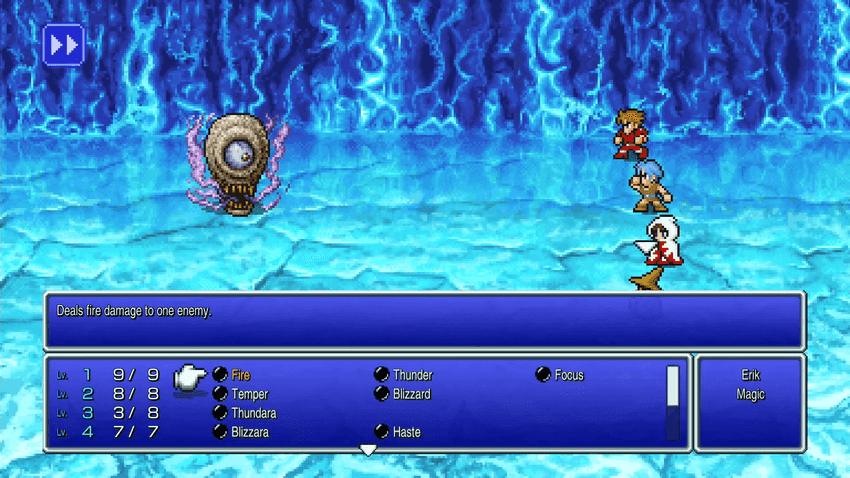The height and width of the screenshot is (478, 850).
Task: Choose the Thunder spell
Action: (411, 376)
